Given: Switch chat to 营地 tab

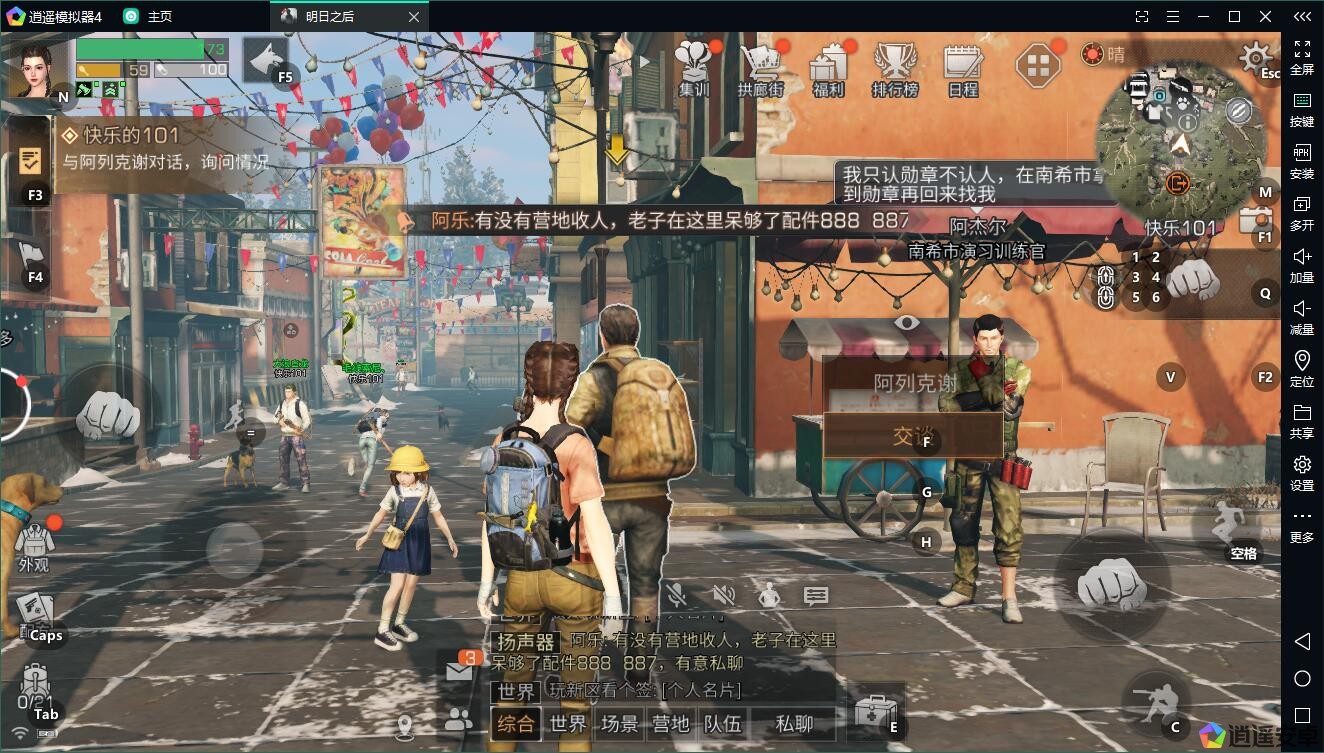Looking at the screenshot, I should (671, 723).
